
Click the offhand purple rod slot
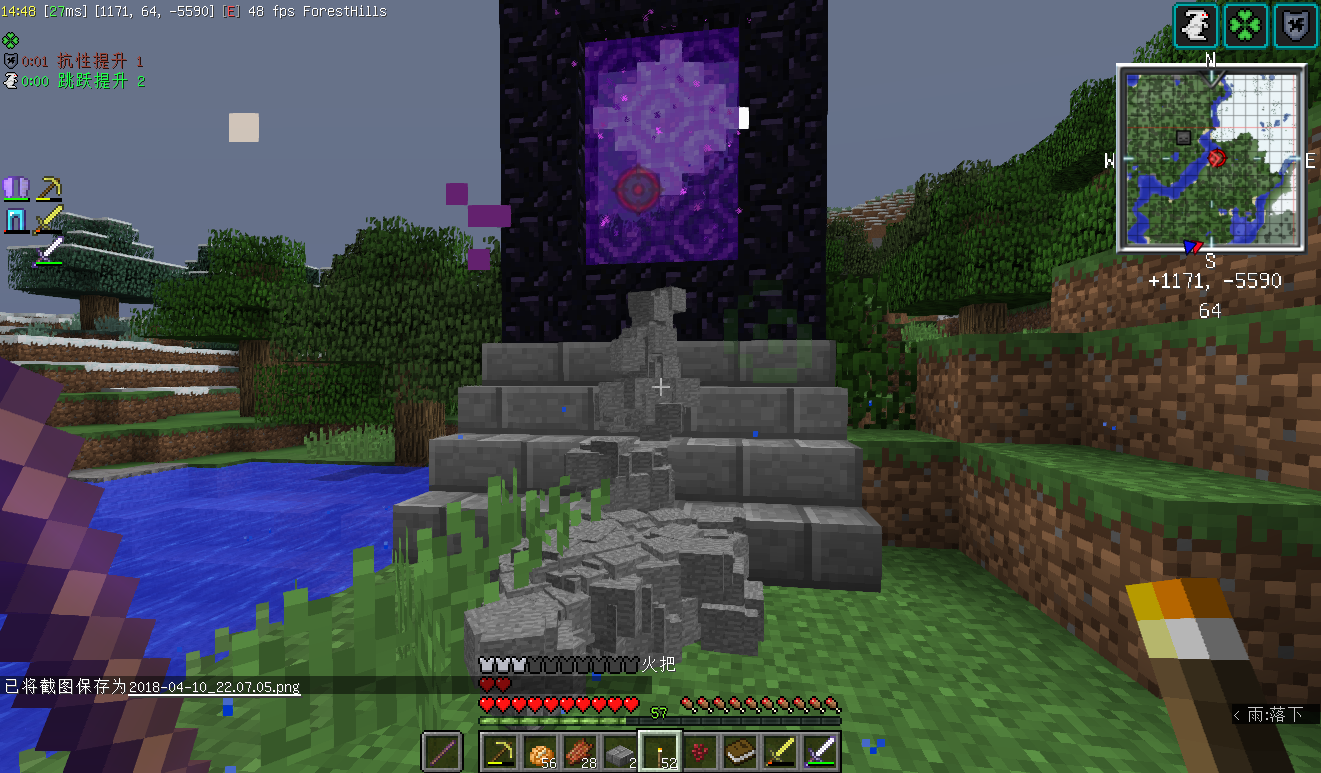point(441,751)
